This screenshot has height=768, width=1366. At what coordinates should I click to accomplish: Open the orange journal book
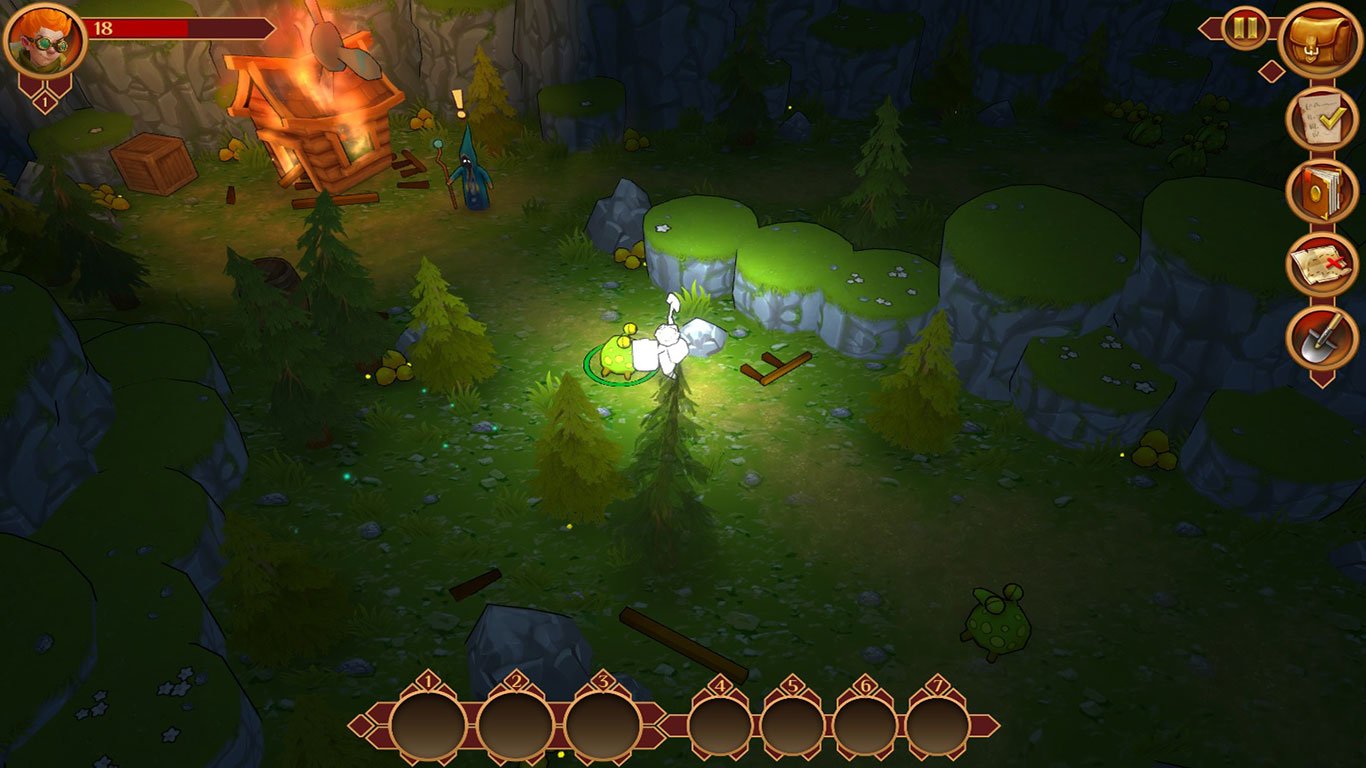click(x=1321, y=191)
